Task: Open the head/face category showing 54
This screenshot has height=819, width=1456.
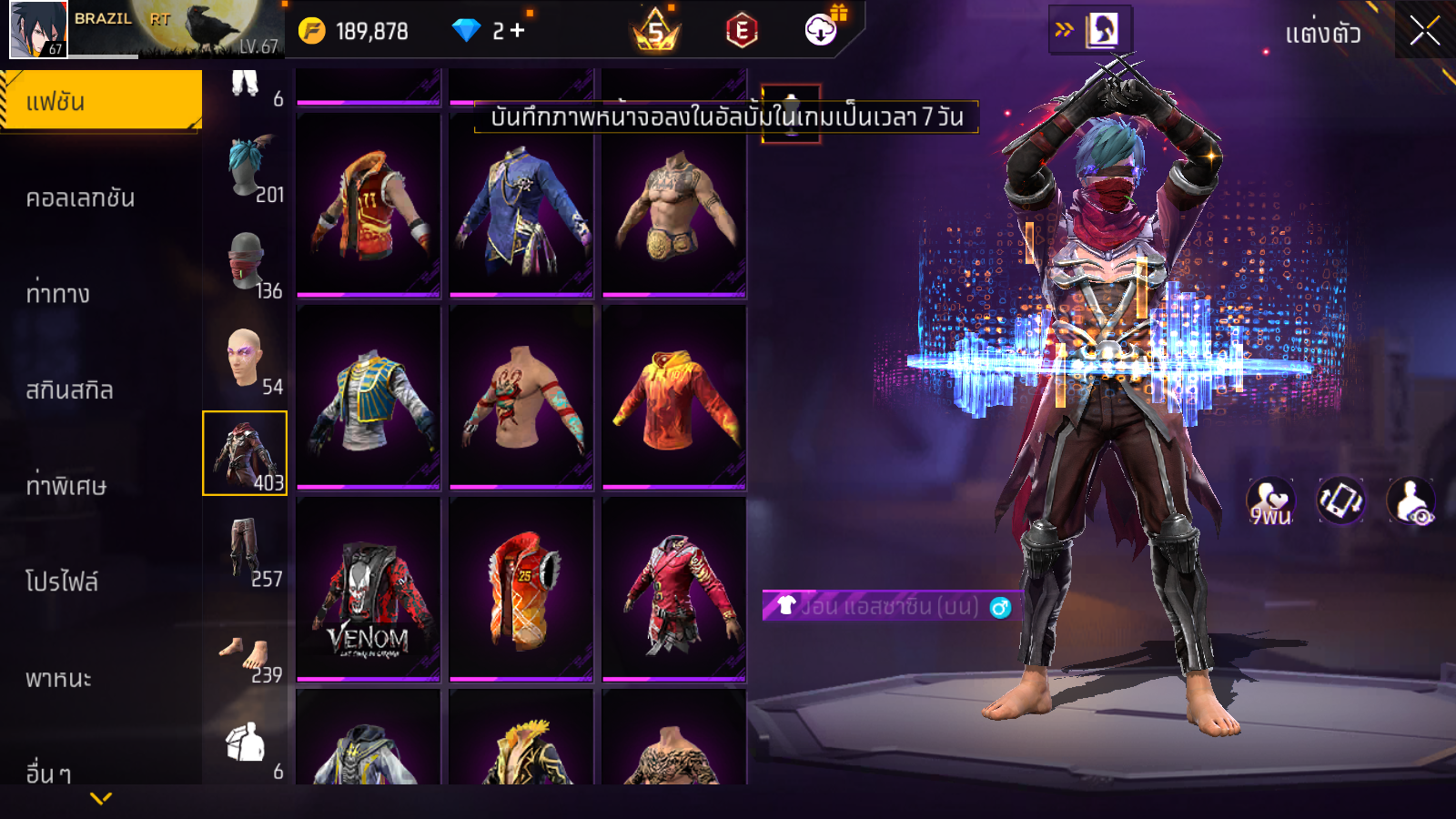Action: point(246,359)
